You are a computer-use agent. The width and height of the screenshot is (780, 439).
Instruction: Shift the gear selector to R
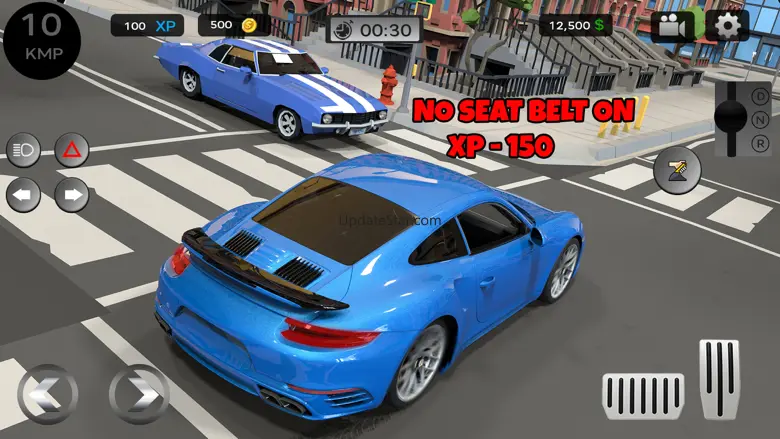pyautogui.click(x=762, y=143)
